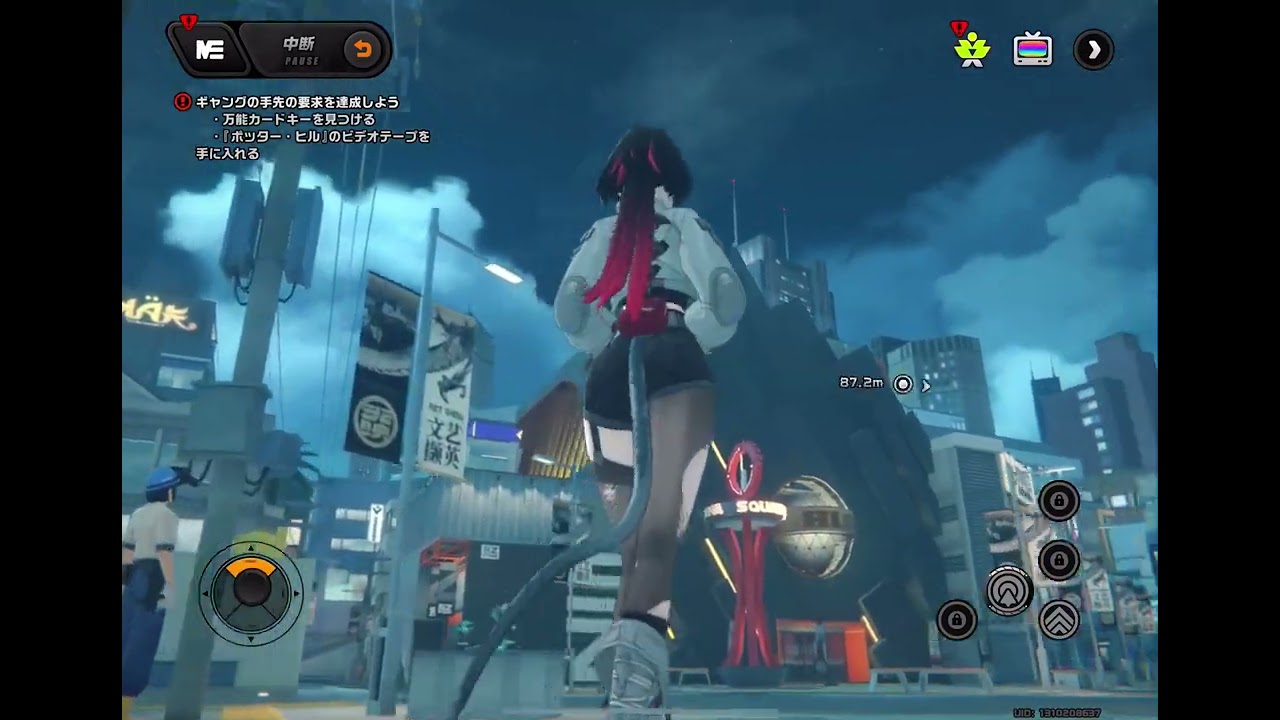
Task: Tap the virtual movement joystick
Action: pos(250,592)
